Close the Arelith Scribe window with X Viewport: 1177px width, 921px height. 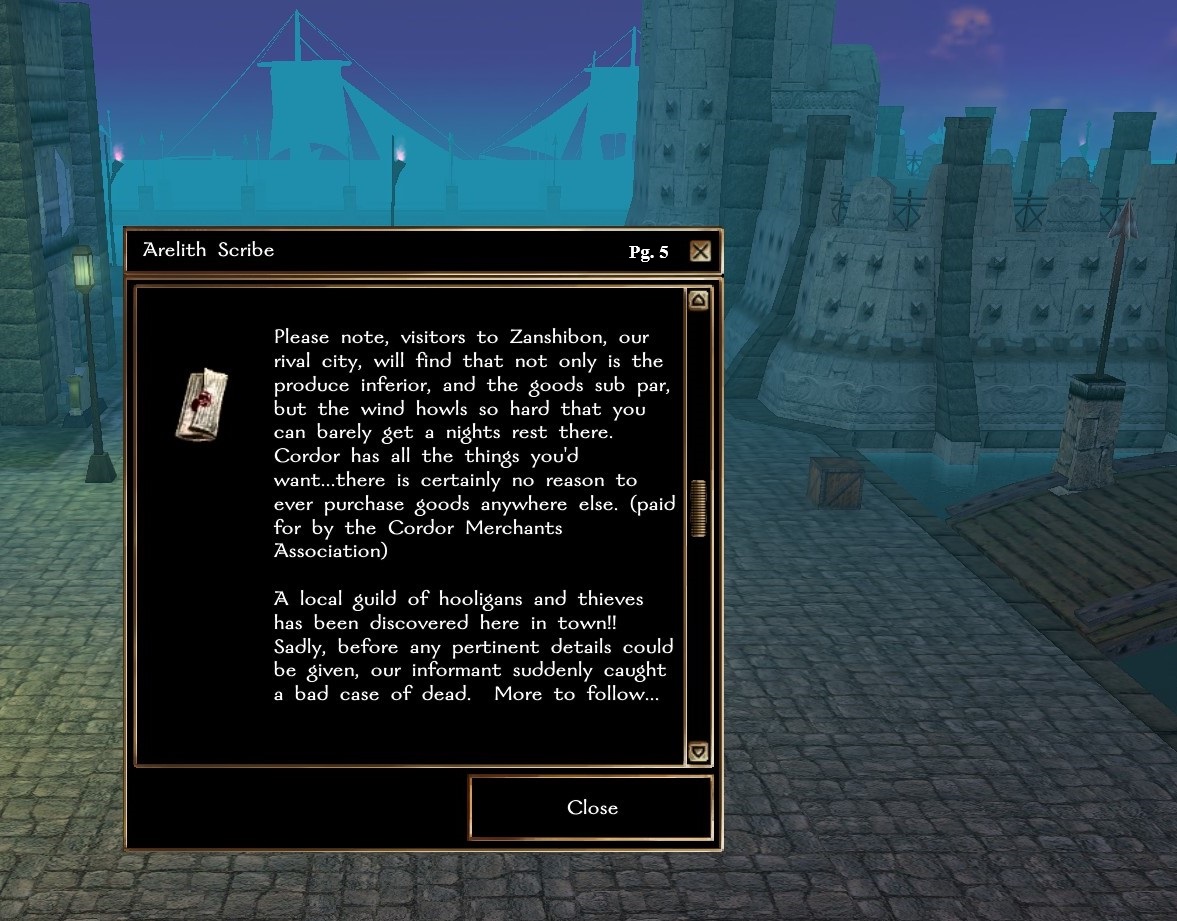[x=700, y=251]
